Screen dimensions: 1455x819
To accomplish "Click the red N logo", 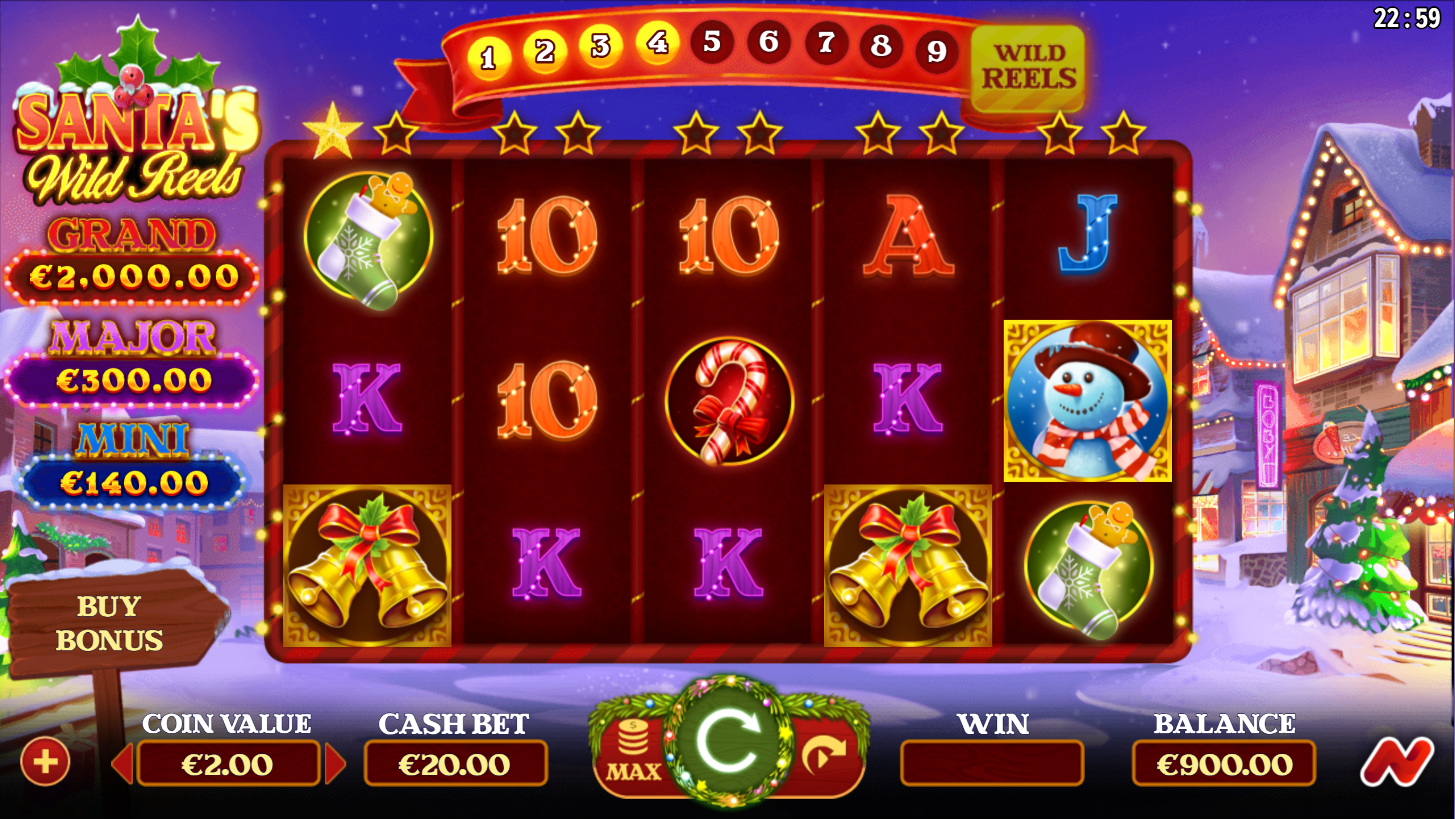I will [1395, 763].
